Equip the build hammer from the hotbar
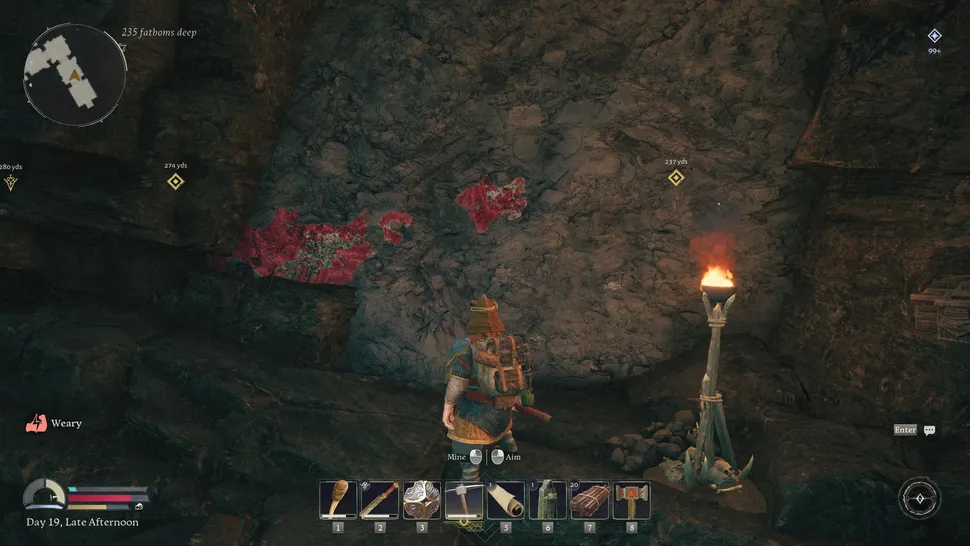 (632, 500)
